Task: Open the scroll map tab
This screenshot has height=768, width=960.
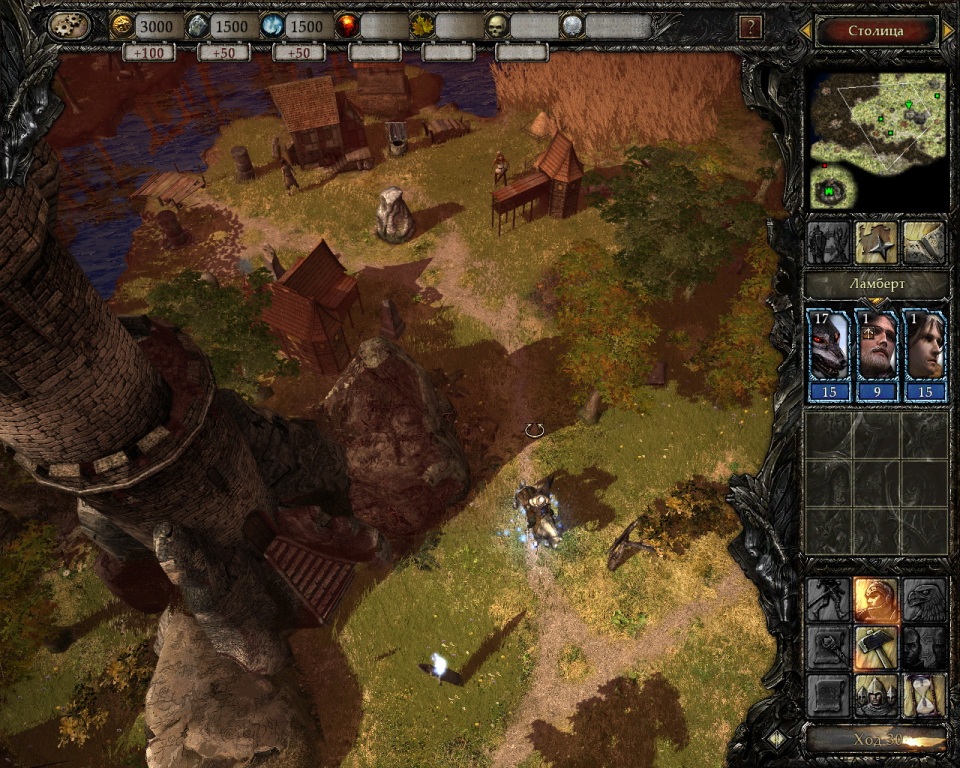Action: (x=924, y=242)
